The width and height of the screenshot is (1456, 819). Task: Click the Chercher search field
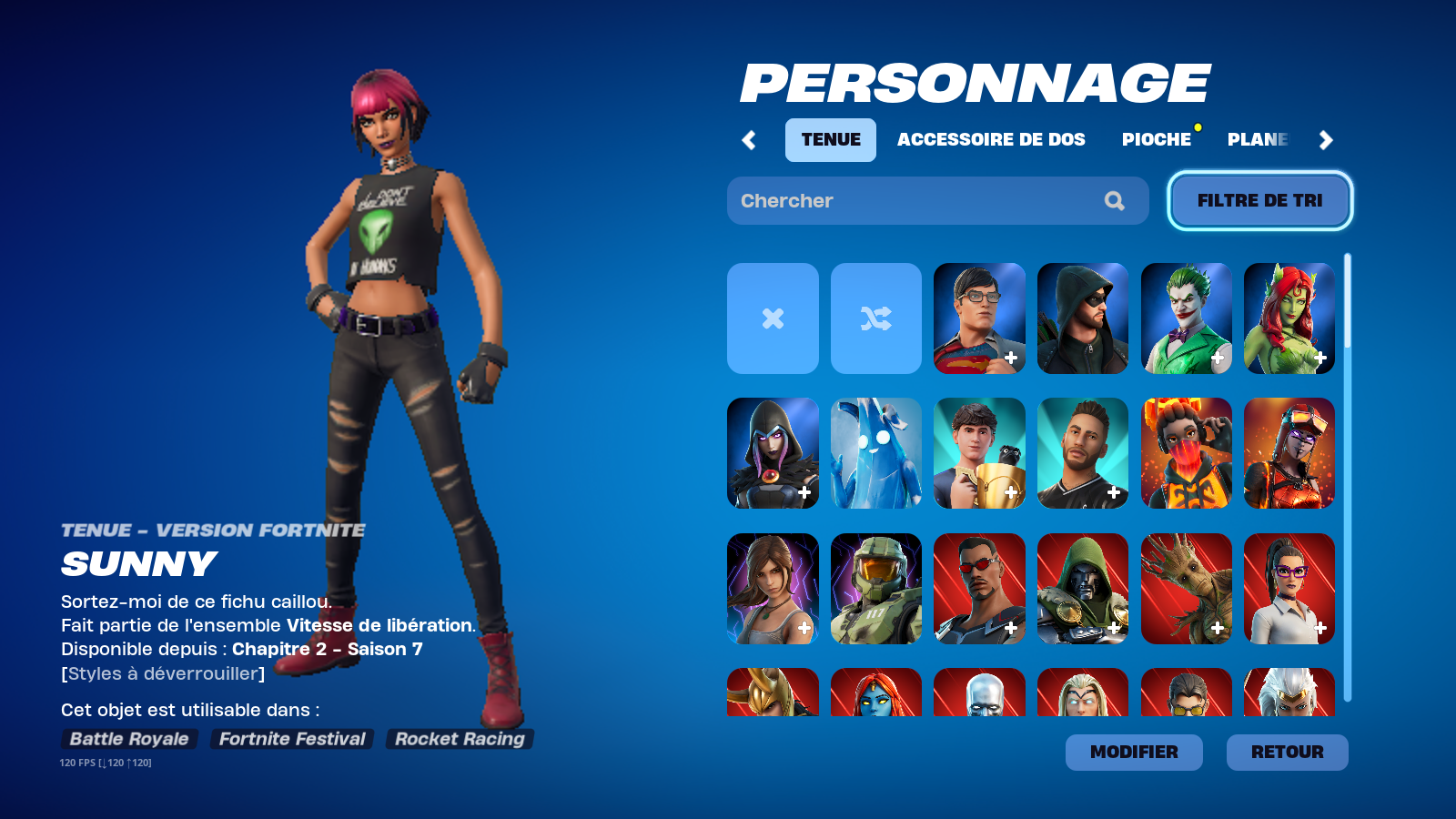coord(910,200)
